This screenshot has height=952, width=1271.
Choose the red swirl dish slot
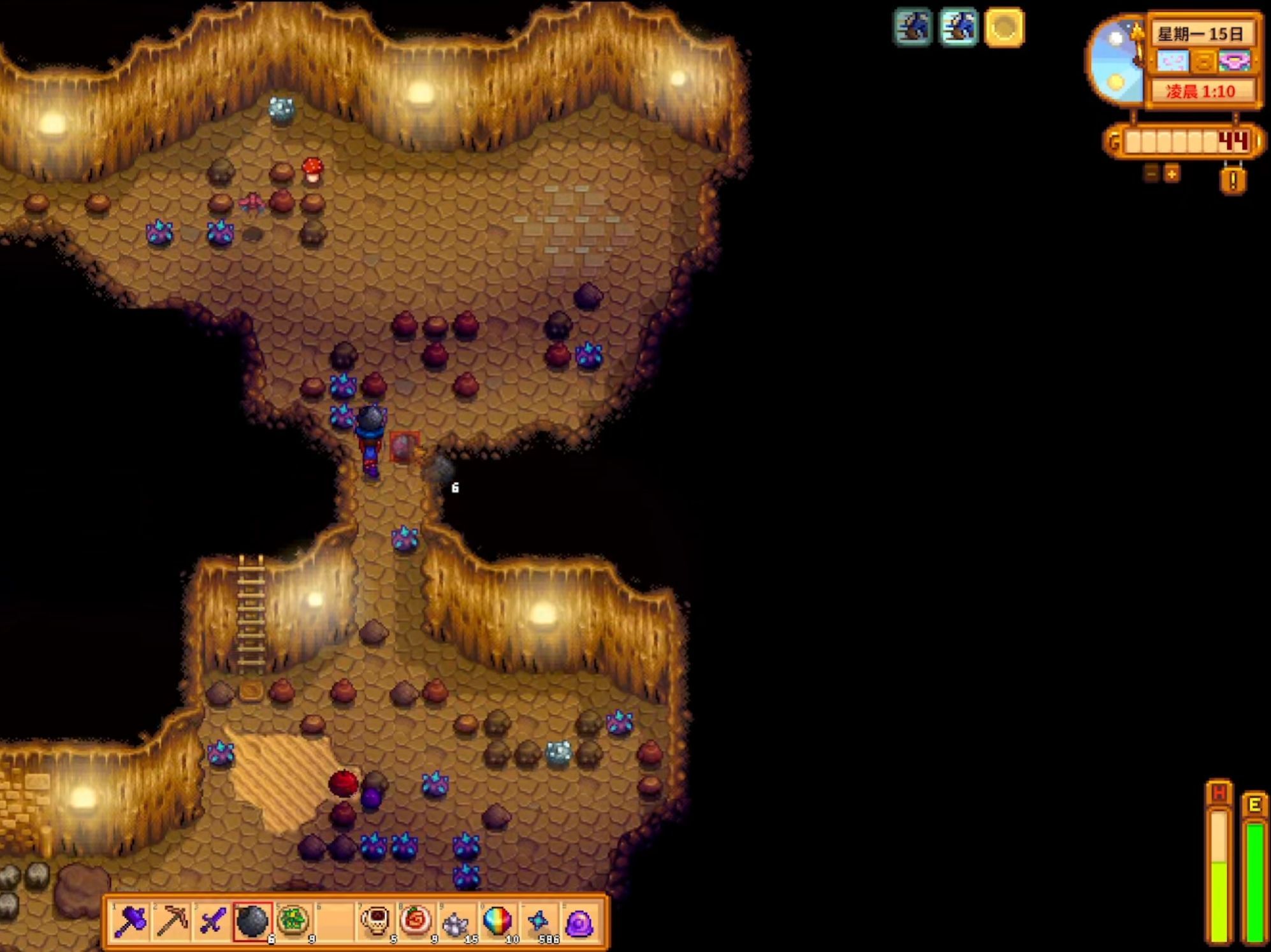pos(416,921)
